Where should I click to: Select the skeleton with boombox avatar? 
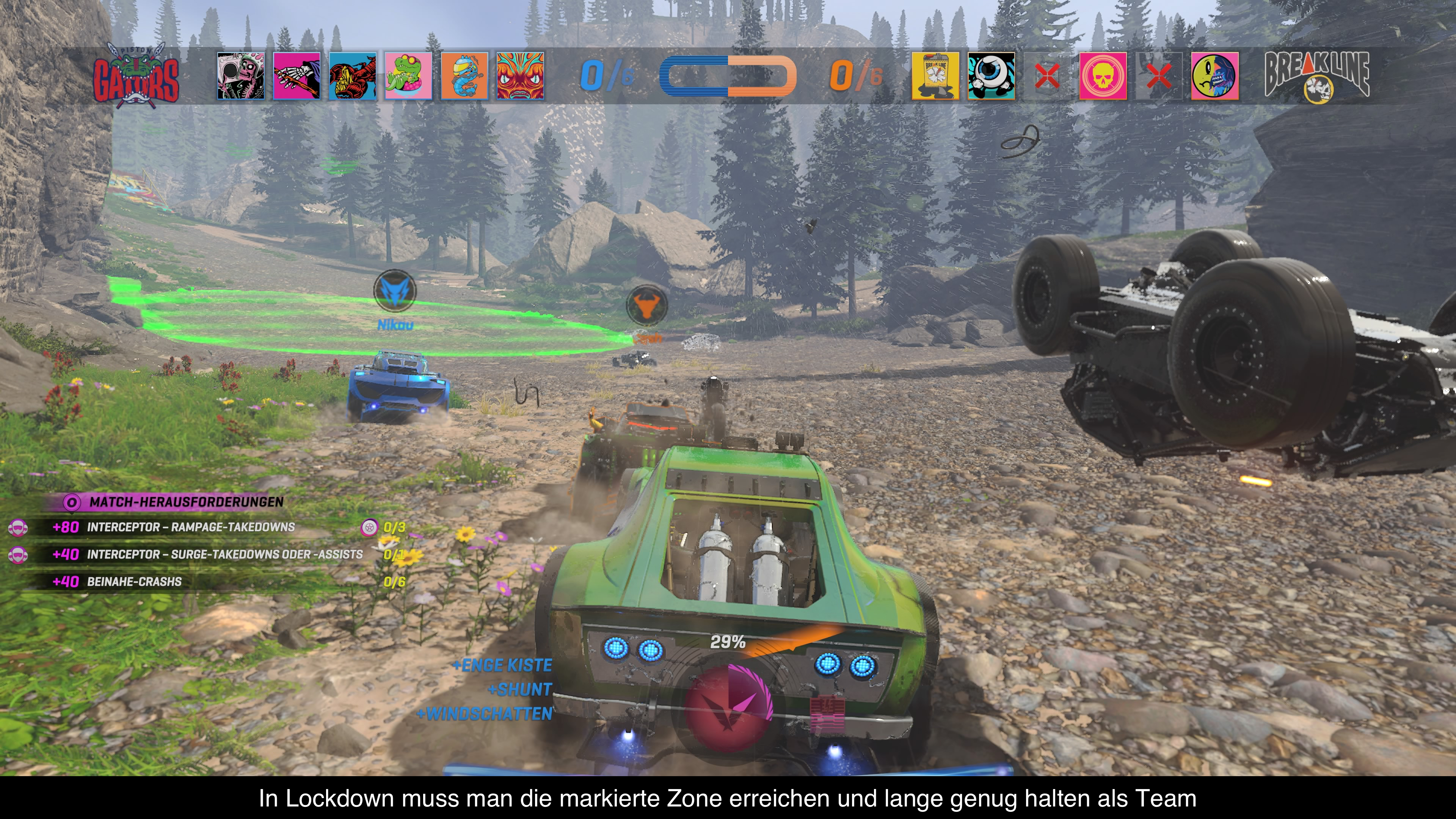(x=241, y=76)
